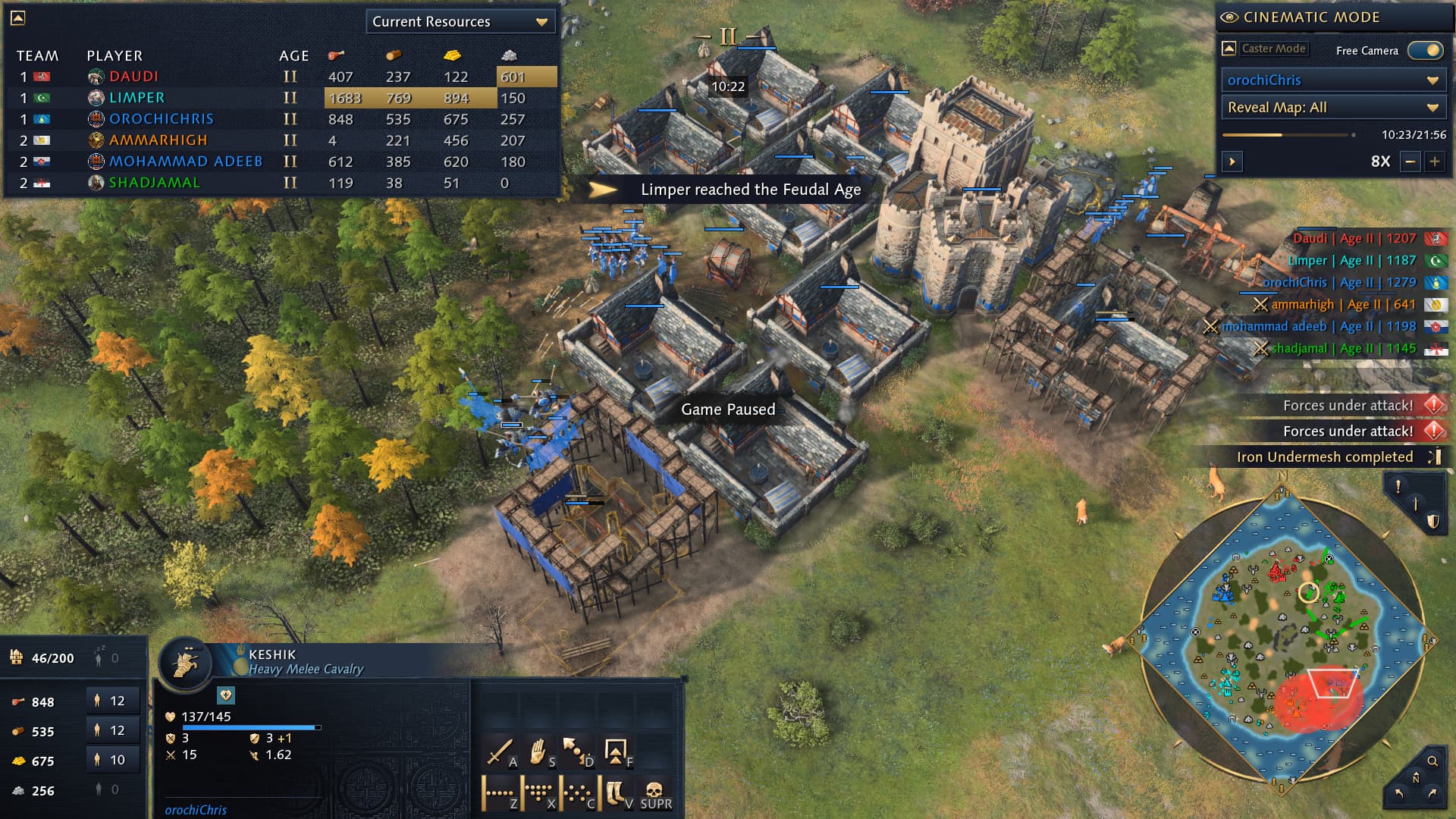Activate the attack move sword command
The height and width of the screenshot is (819, 1456).
point(499,752)
